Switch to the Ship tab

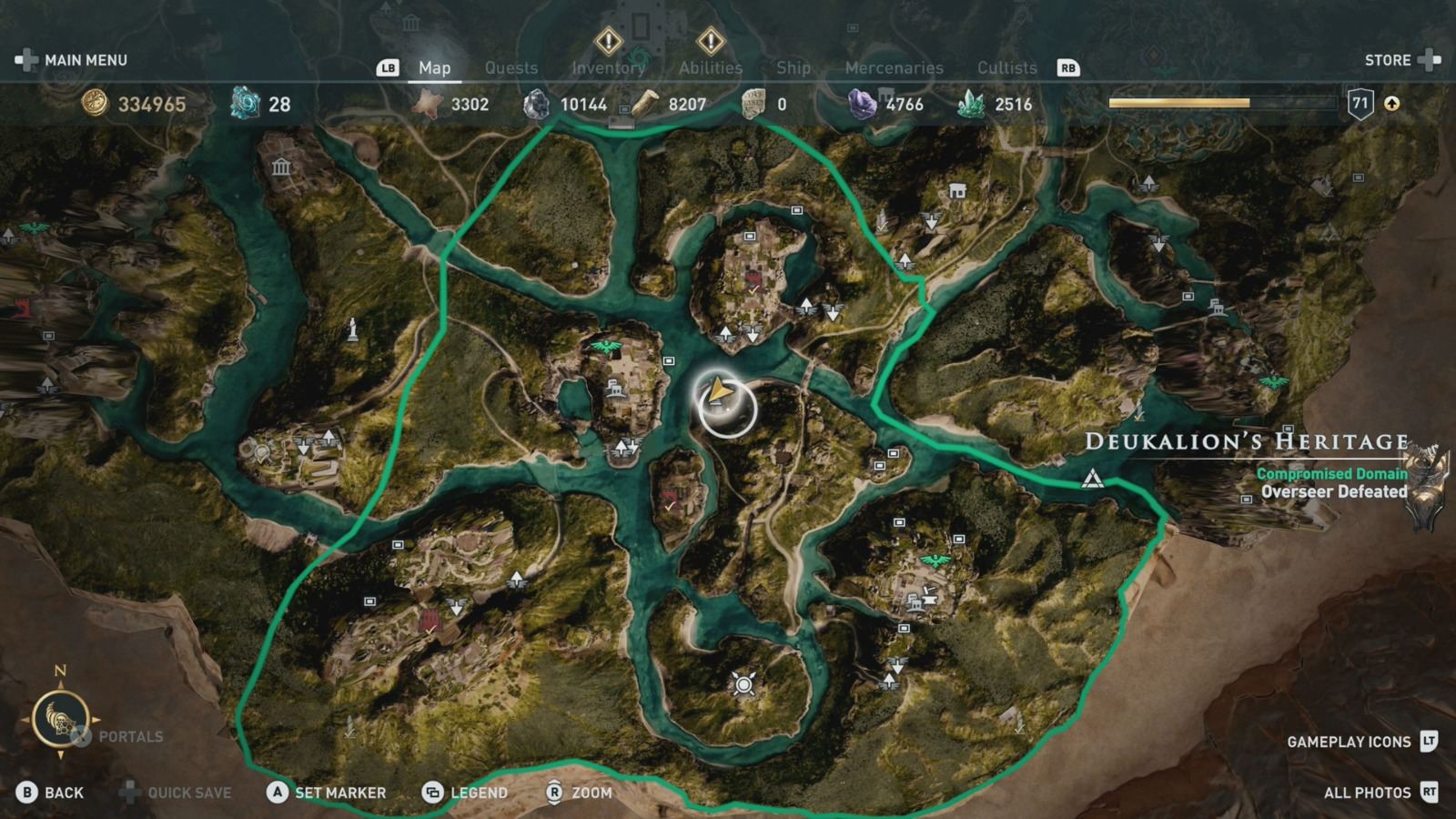click(x=793, y=67)
